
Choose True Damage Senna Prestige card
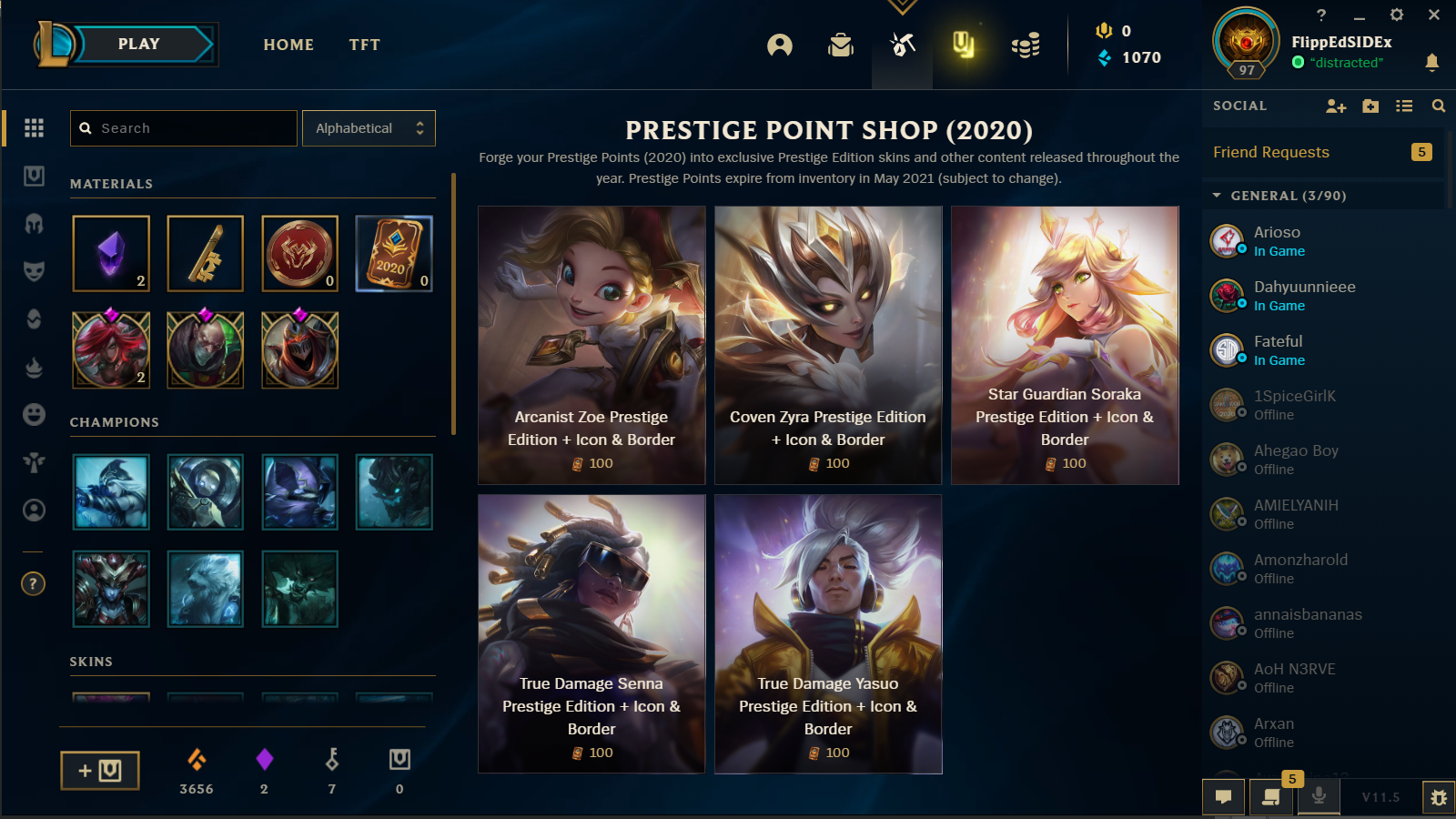coord(591,633)
